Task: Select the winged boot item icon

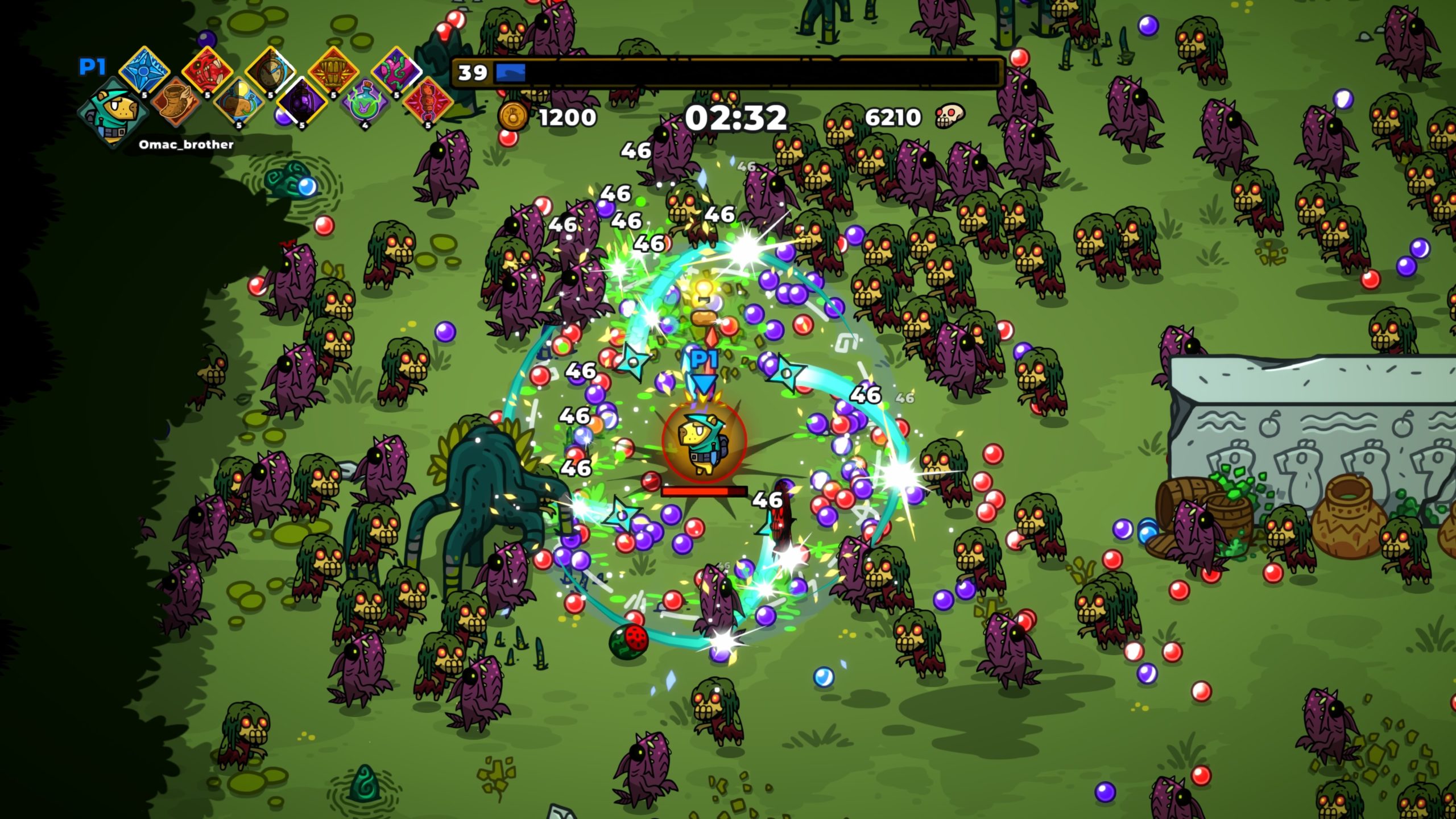Action: pyautogui.click(x=176, y=103)
